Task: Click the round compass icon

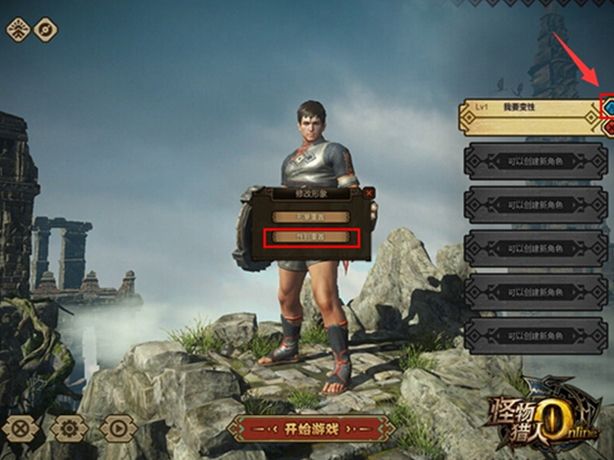Action: pyautogui.click(x=47, y=29)
